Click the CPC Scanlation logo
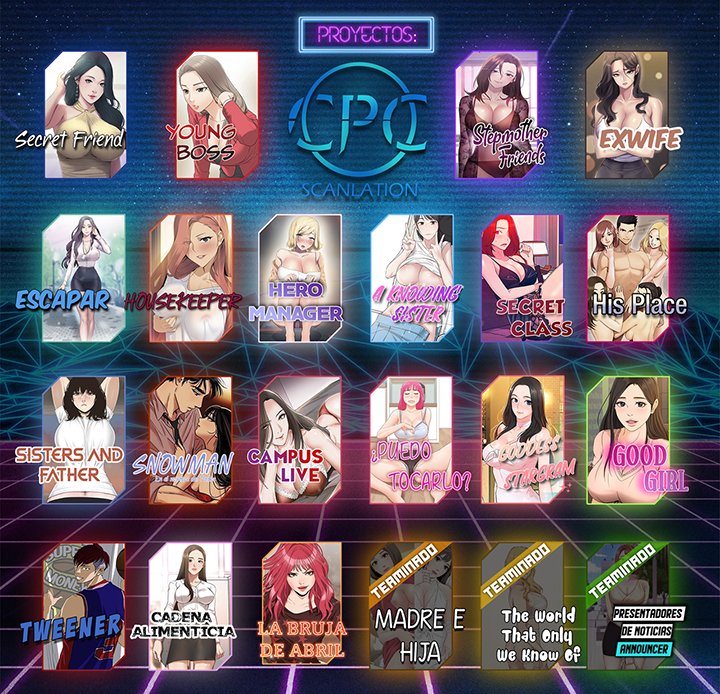 (359, 122)
